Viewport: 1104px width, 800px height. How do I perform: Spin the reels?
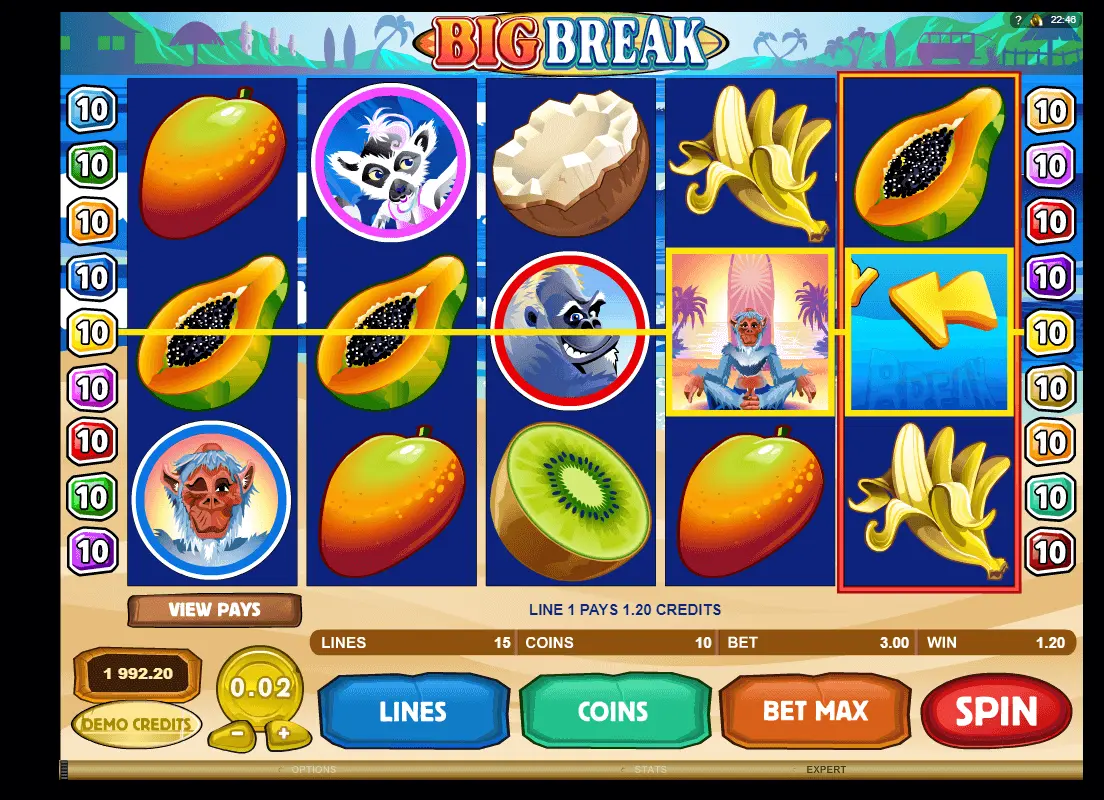coord(996,711)
